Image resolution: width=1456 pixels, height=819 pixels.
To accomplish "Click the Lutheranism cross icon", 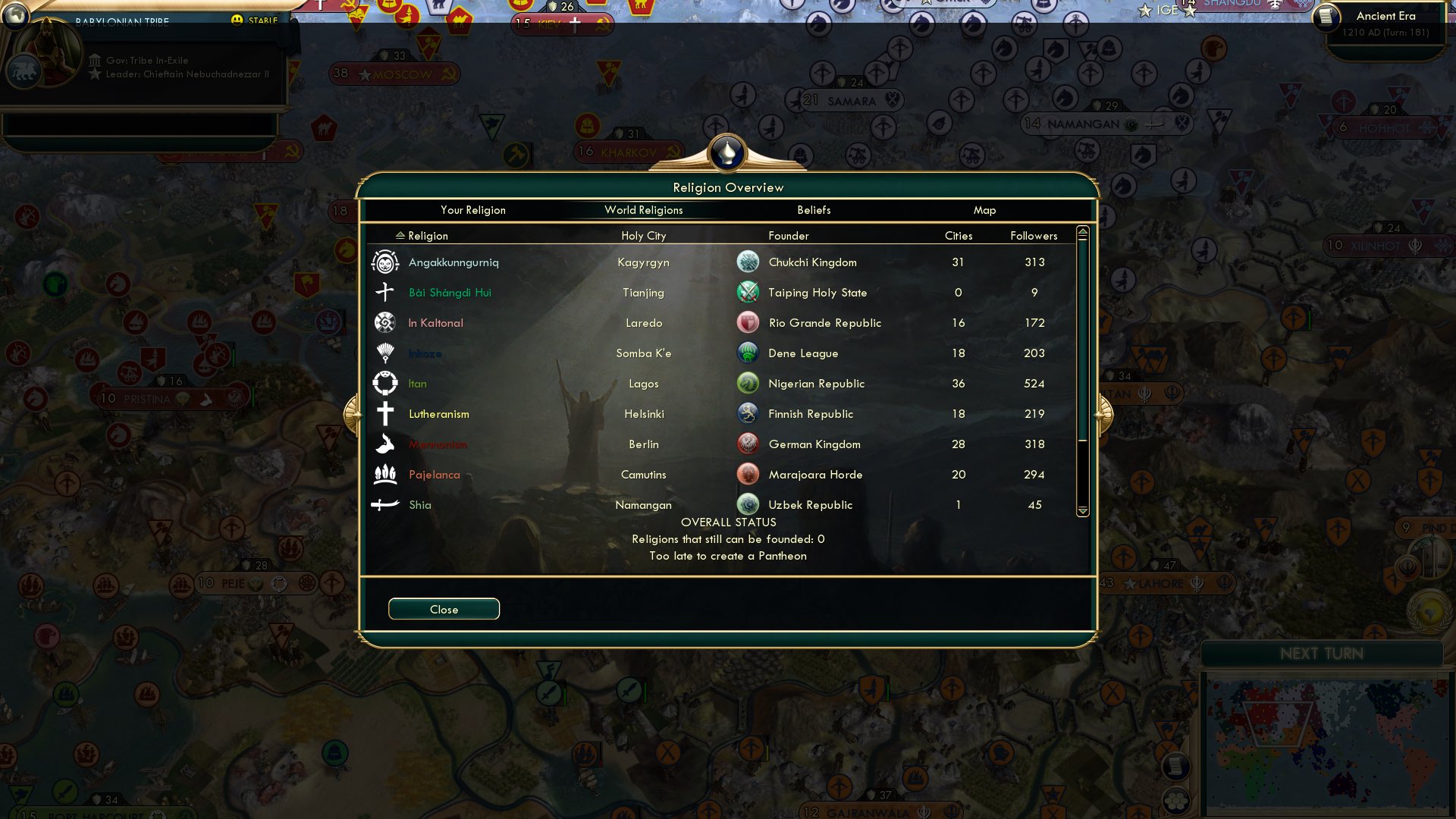I will (386, 413).
